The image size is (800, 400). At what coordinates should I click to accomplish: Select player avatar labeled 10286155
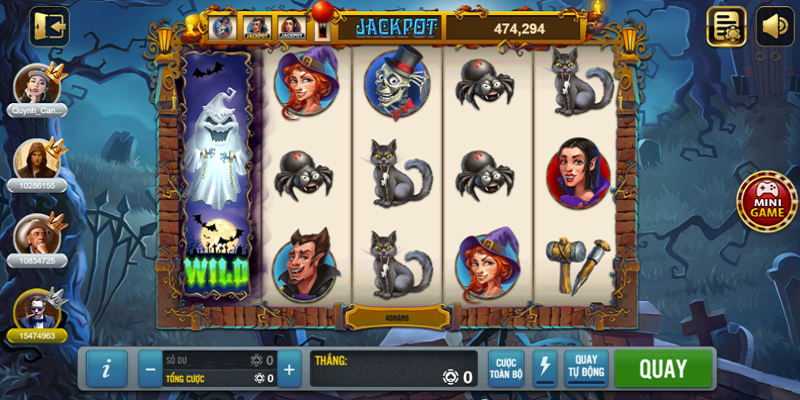(35, 158)
